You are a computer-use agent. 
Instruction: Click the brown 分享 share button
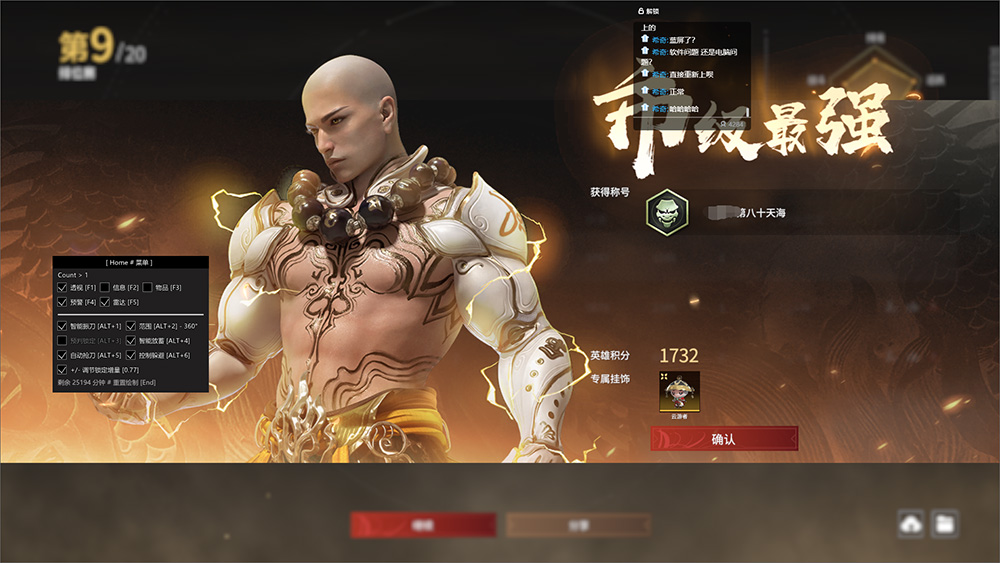point(578,525)
